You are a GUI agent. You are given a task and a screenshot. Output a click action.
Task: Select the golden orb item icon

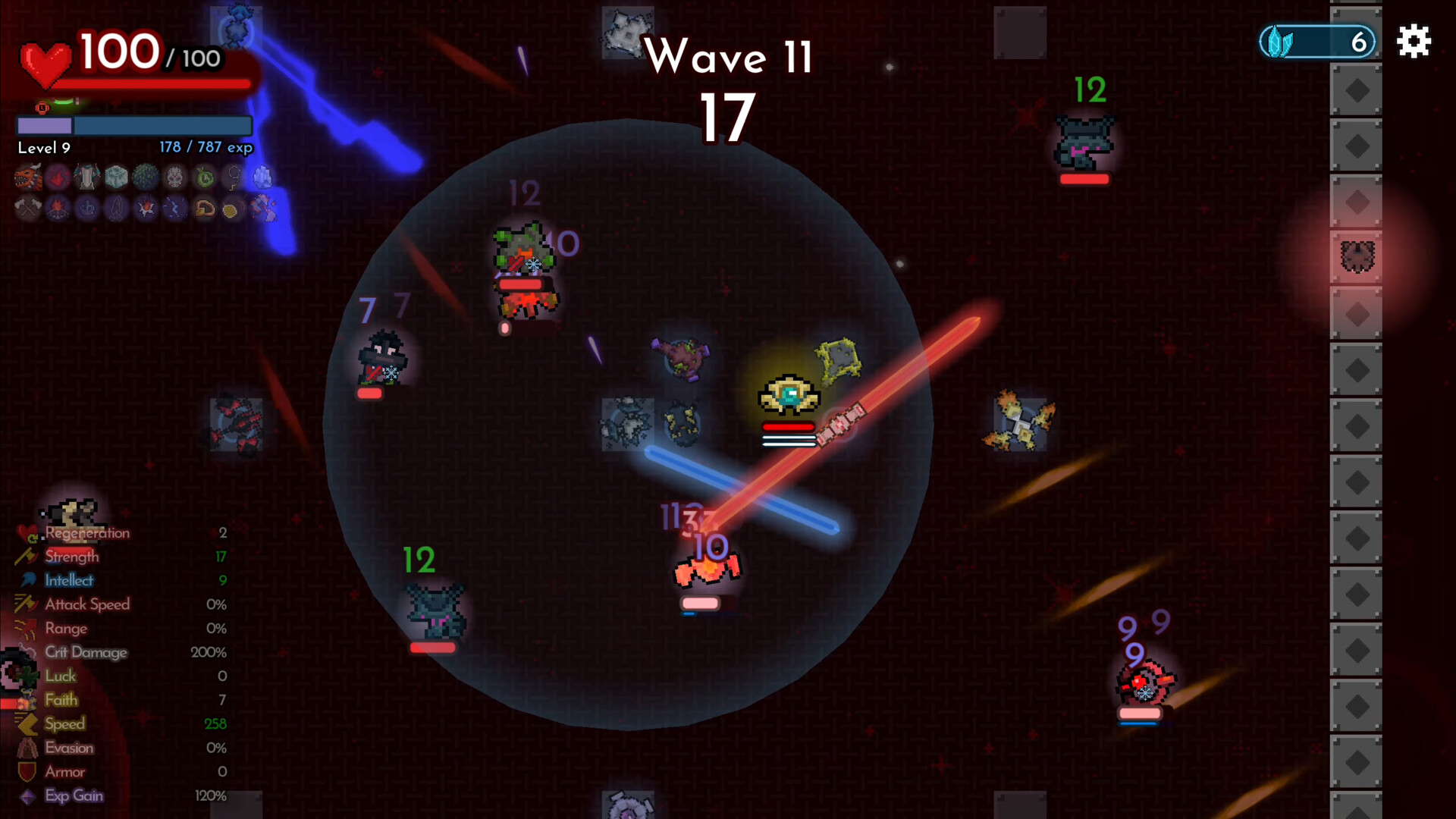231,209
